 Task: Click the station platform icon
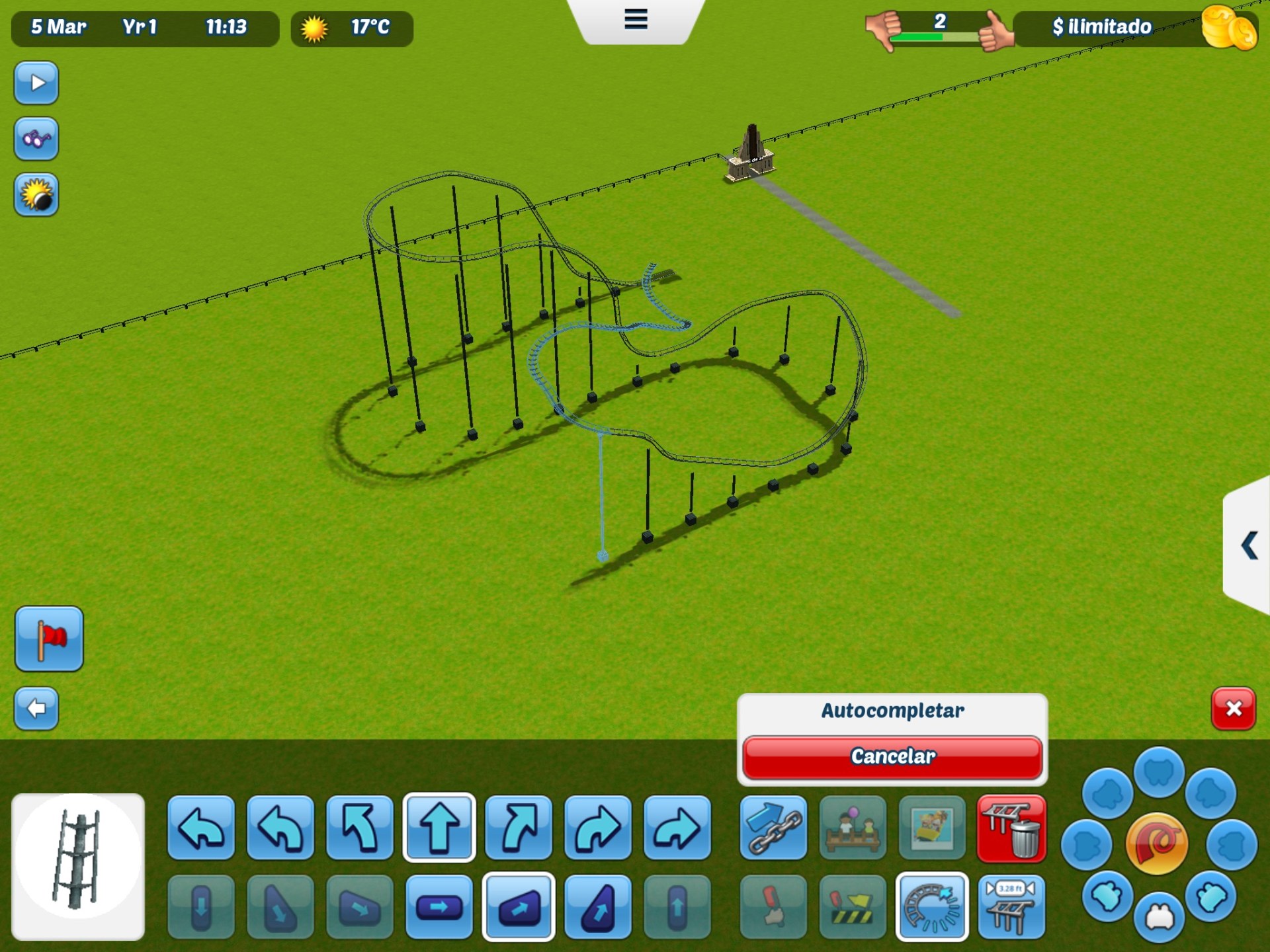[852, 830]
